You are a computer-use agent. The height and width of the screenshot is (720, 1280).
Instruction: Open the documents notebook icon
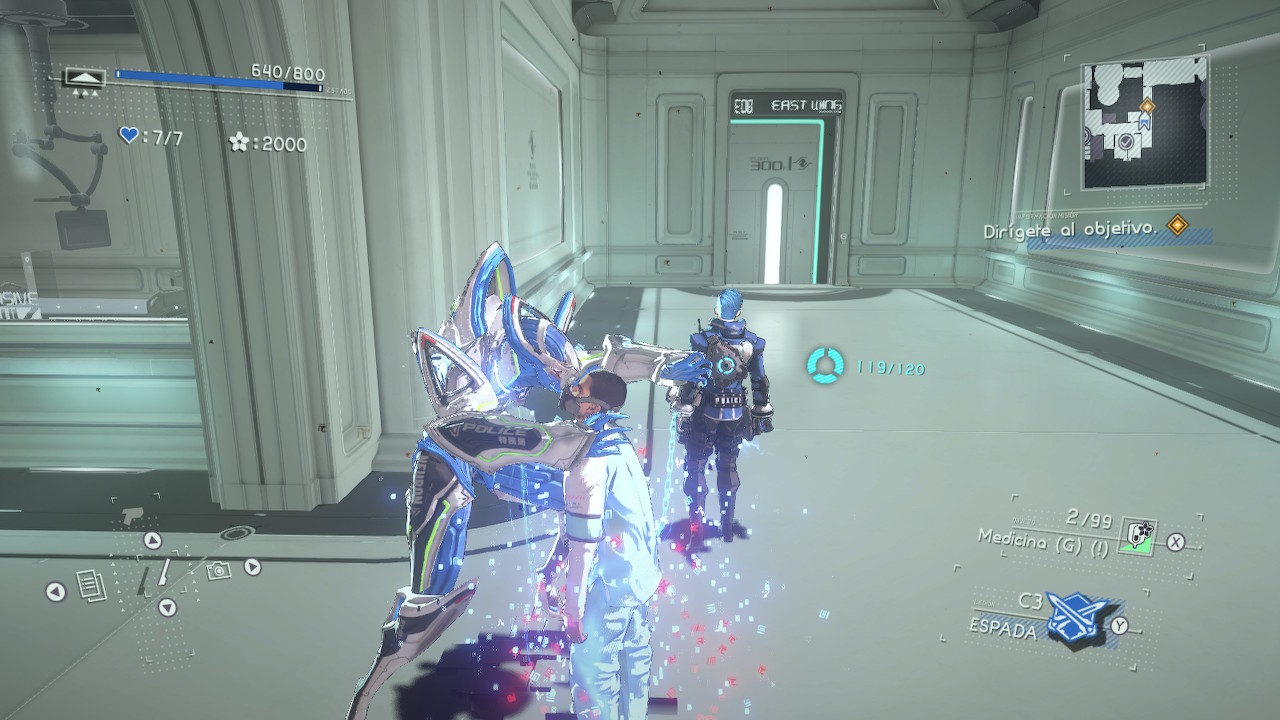pyautogui.click(x=91, y=586)
